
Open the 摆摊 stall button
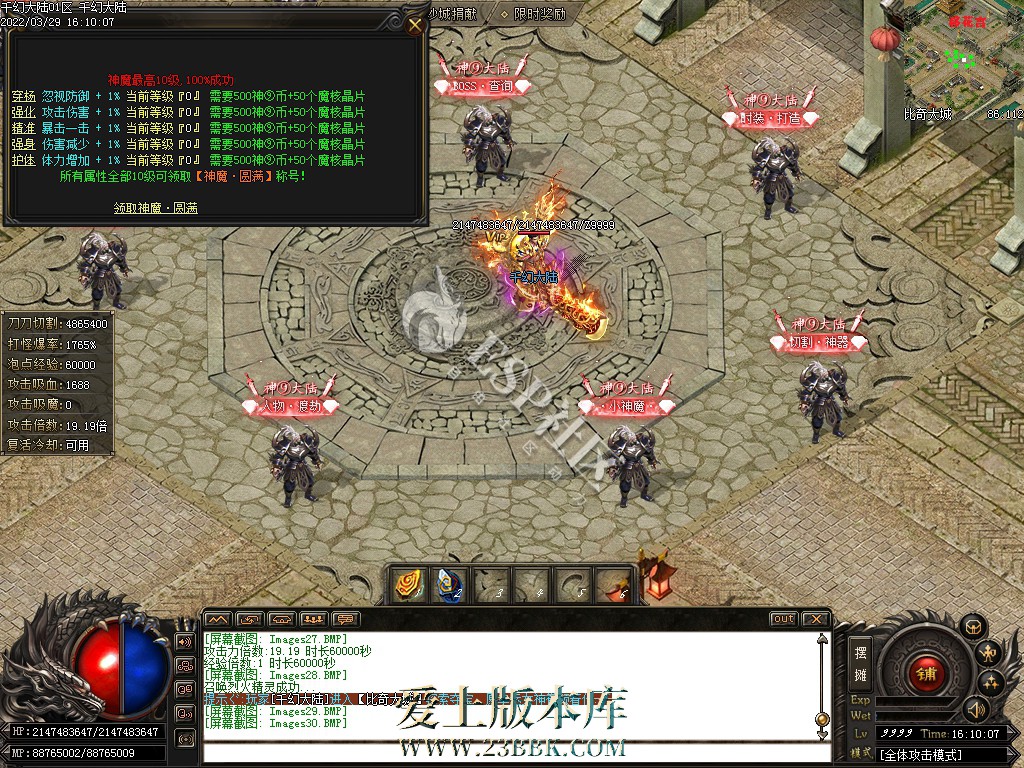(860, 662)
